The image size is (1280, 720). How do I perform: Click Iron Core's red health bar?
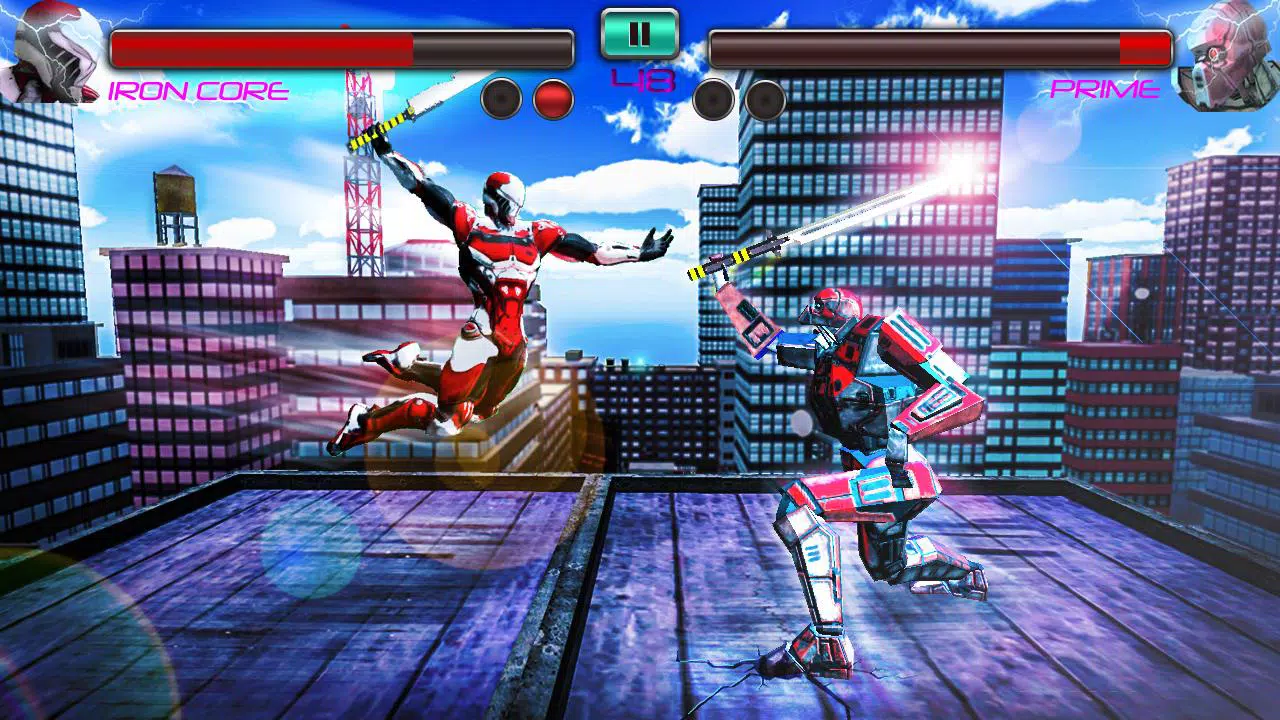coord(260,45)
